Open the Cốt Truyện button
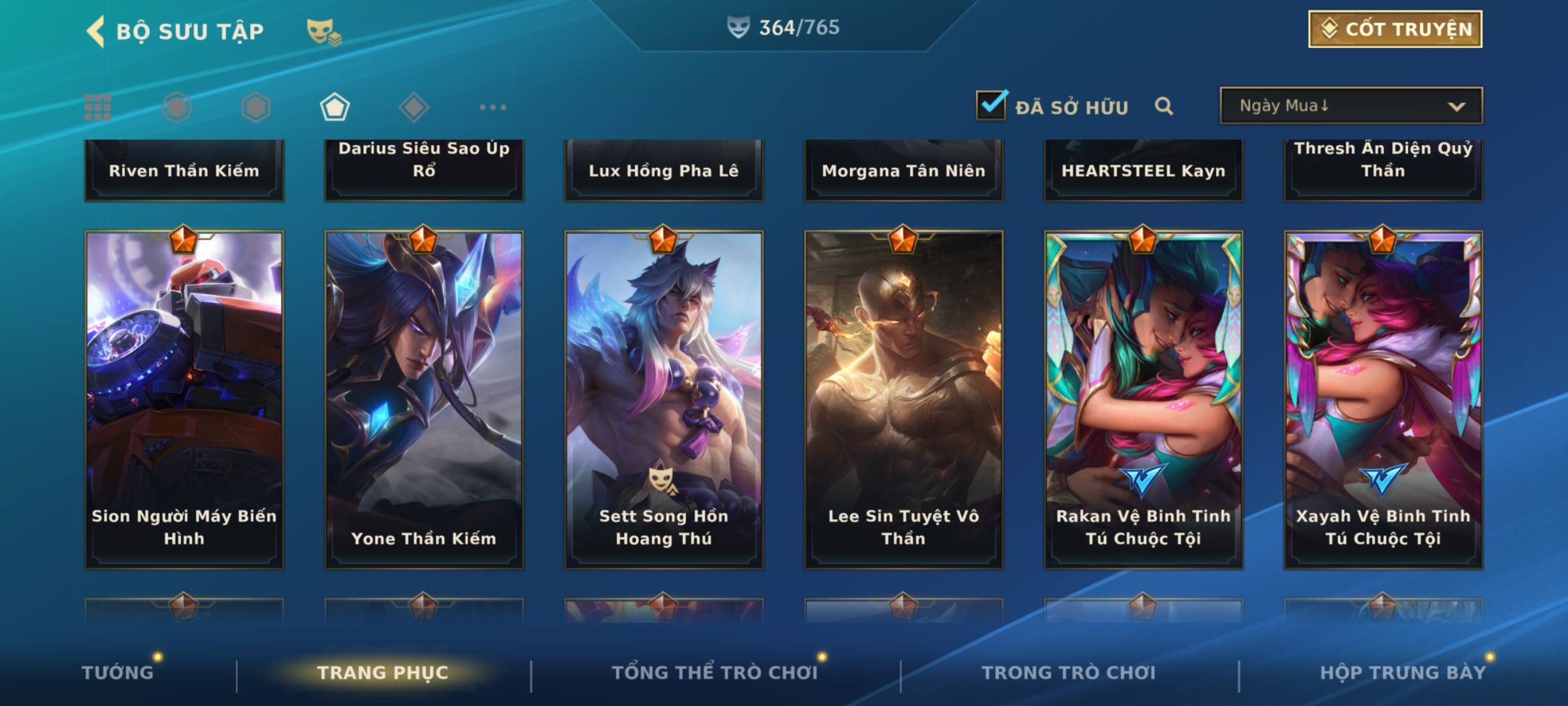The image size is (1568, 706). pyautogui.click(x=1395, y=29)
